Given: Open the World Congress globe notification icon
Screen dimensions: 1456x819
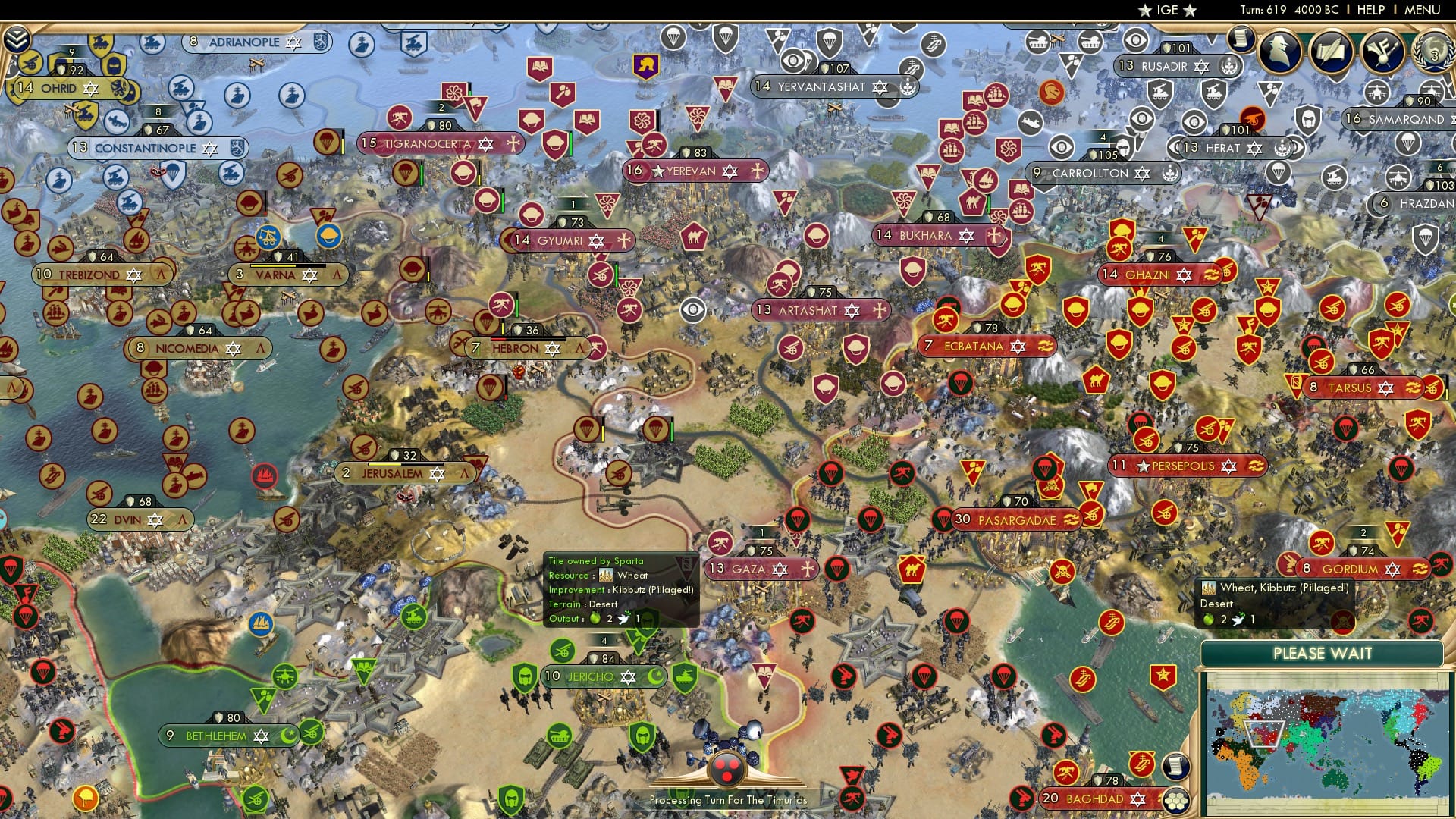Looking at the screenshot, I should [1435, 52].
